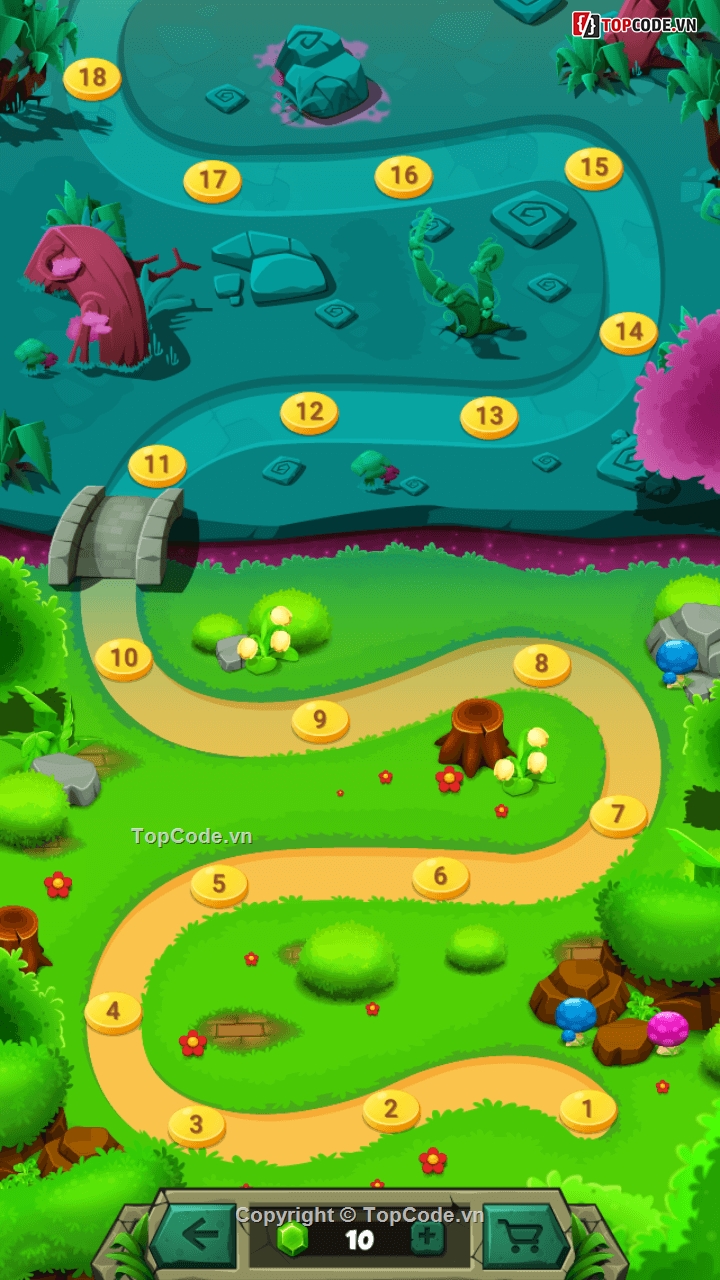The height and width of the screenshot is (1280, 720).
Task: Open level 7 on the path
Action: click(618, 814)
